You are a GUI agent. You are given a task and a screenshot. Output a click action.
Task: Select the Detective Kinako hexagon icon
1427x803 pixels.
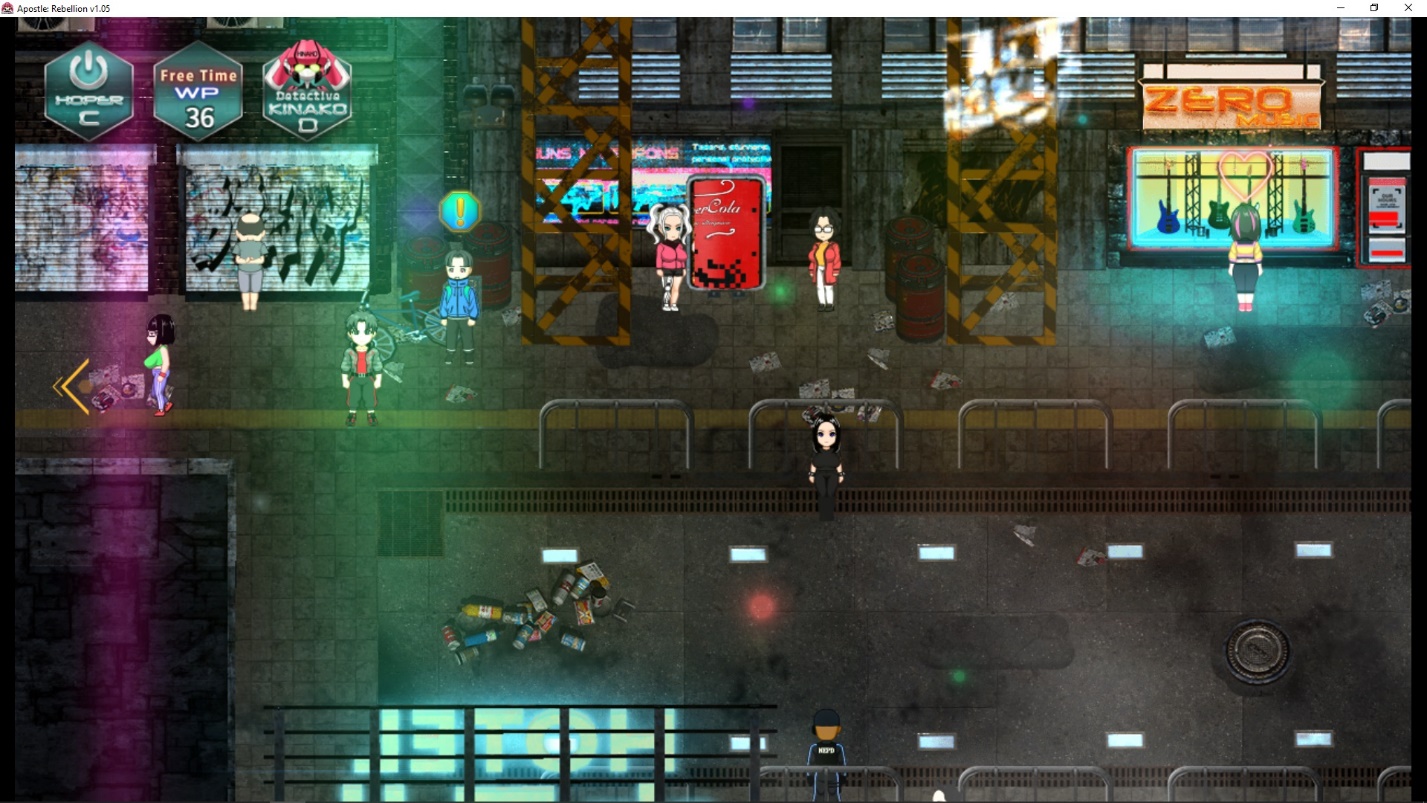(307, 91)
